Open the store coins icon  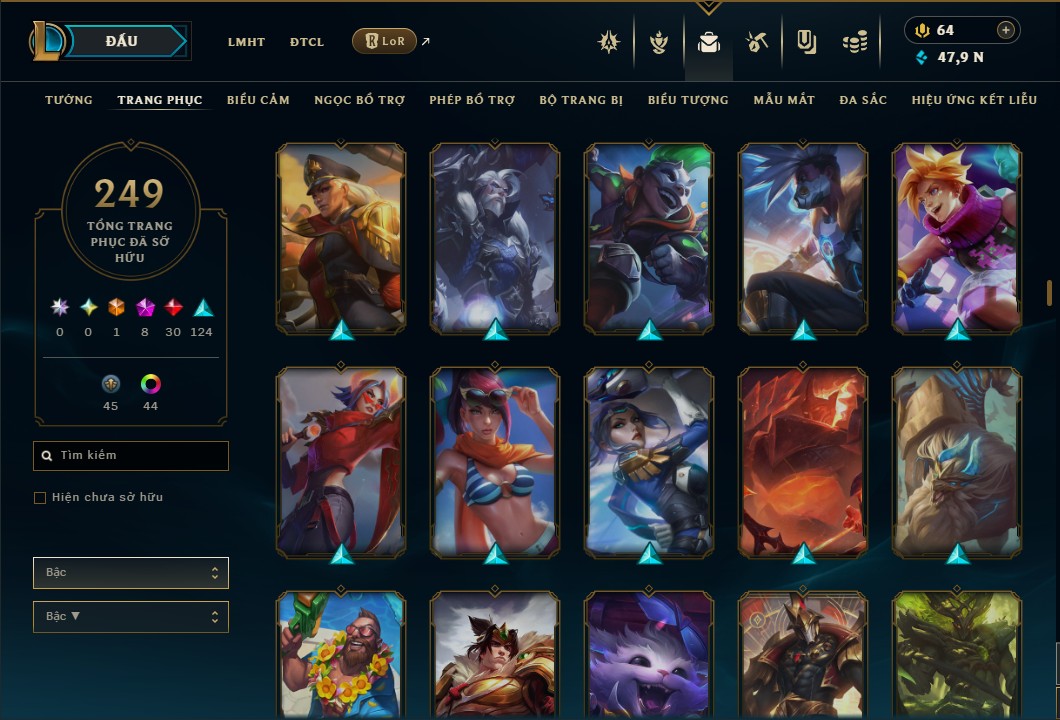coord(854,42)
